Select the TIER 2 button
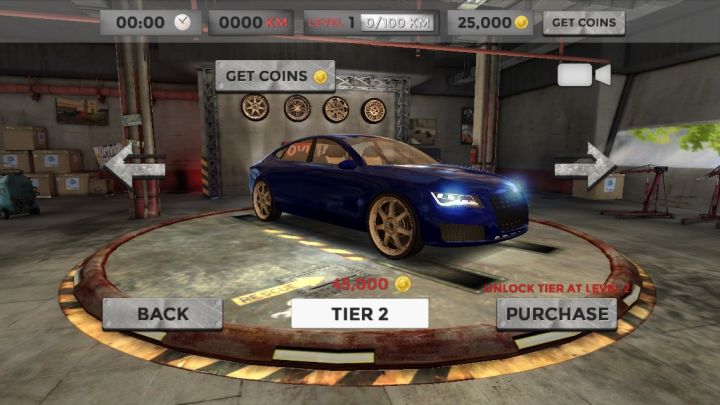 (x=359, y=313)
